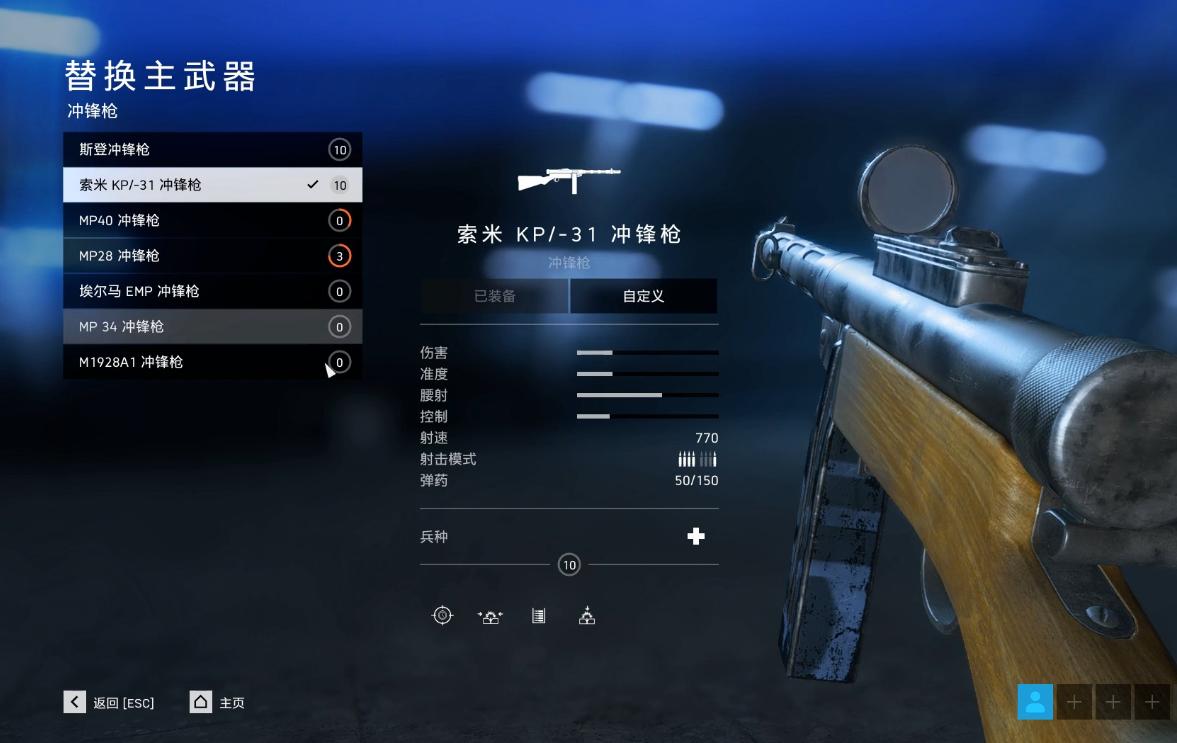Select the 斯登冲锋枪 weapon row

tap(212, 150)
